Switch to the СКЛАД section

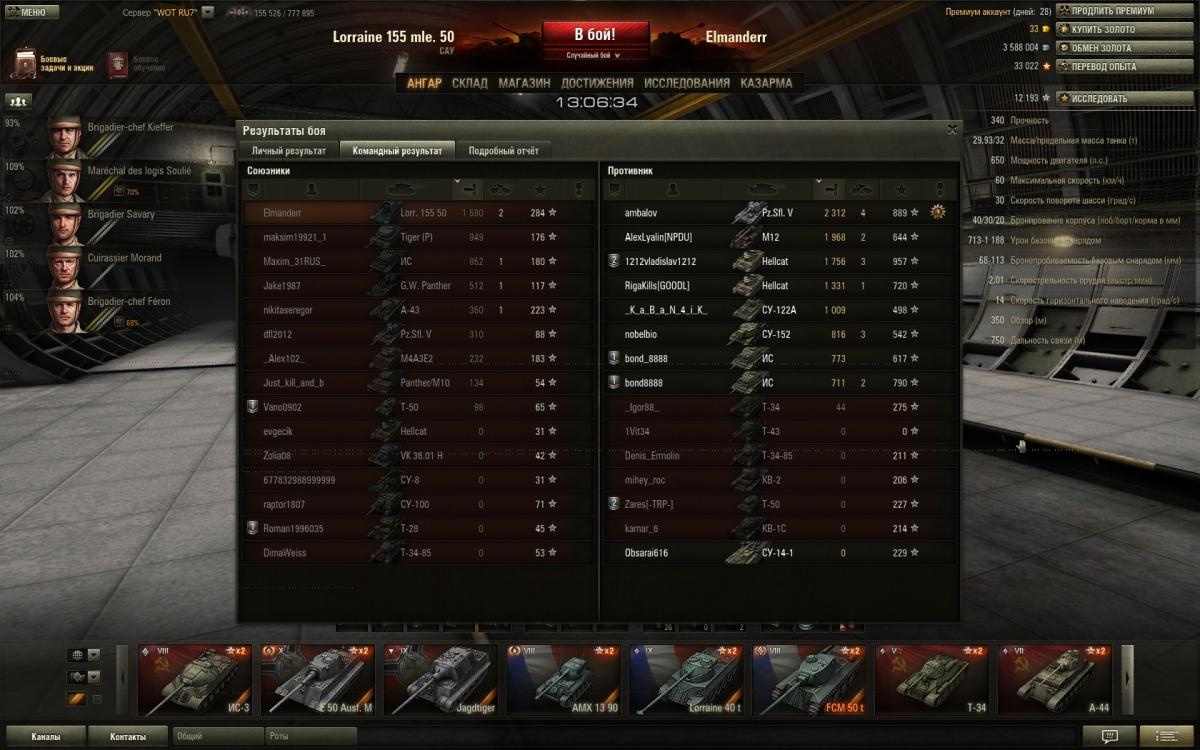coord(470,83)
